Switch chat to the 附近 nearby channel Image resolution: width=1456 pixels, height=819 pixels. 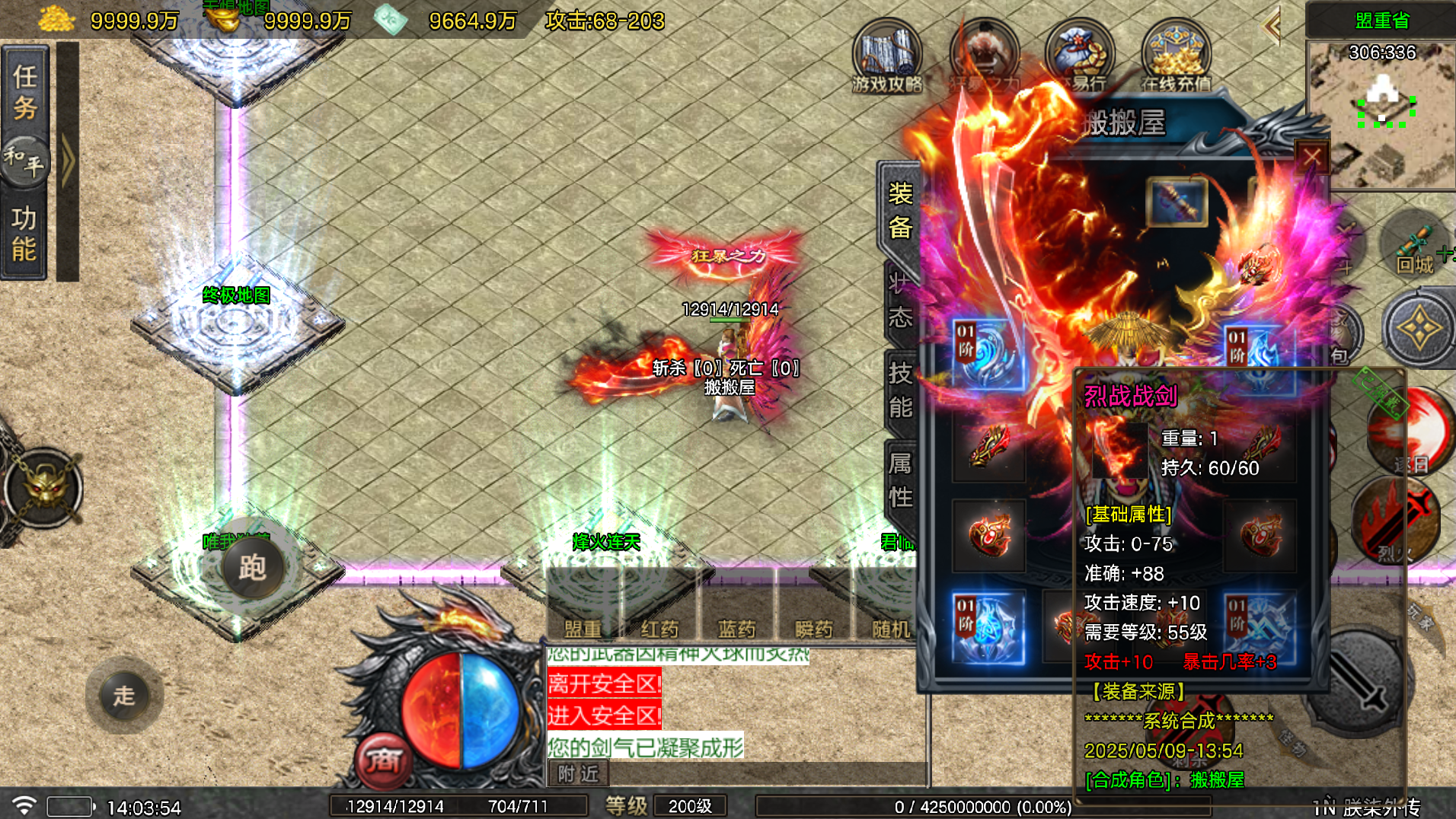point(578,773)
